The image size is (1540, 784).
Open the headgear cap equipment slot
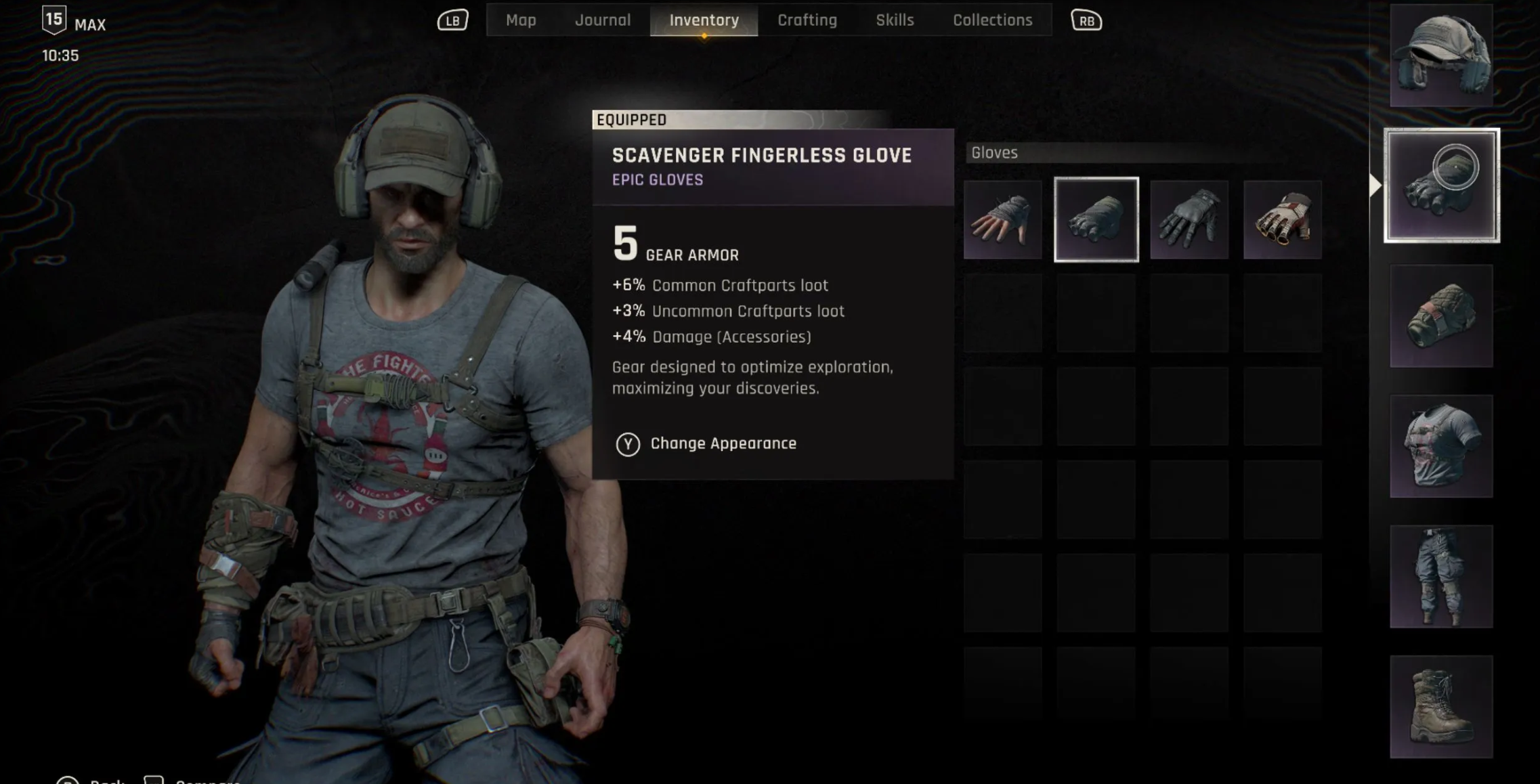pos(1441,56)
